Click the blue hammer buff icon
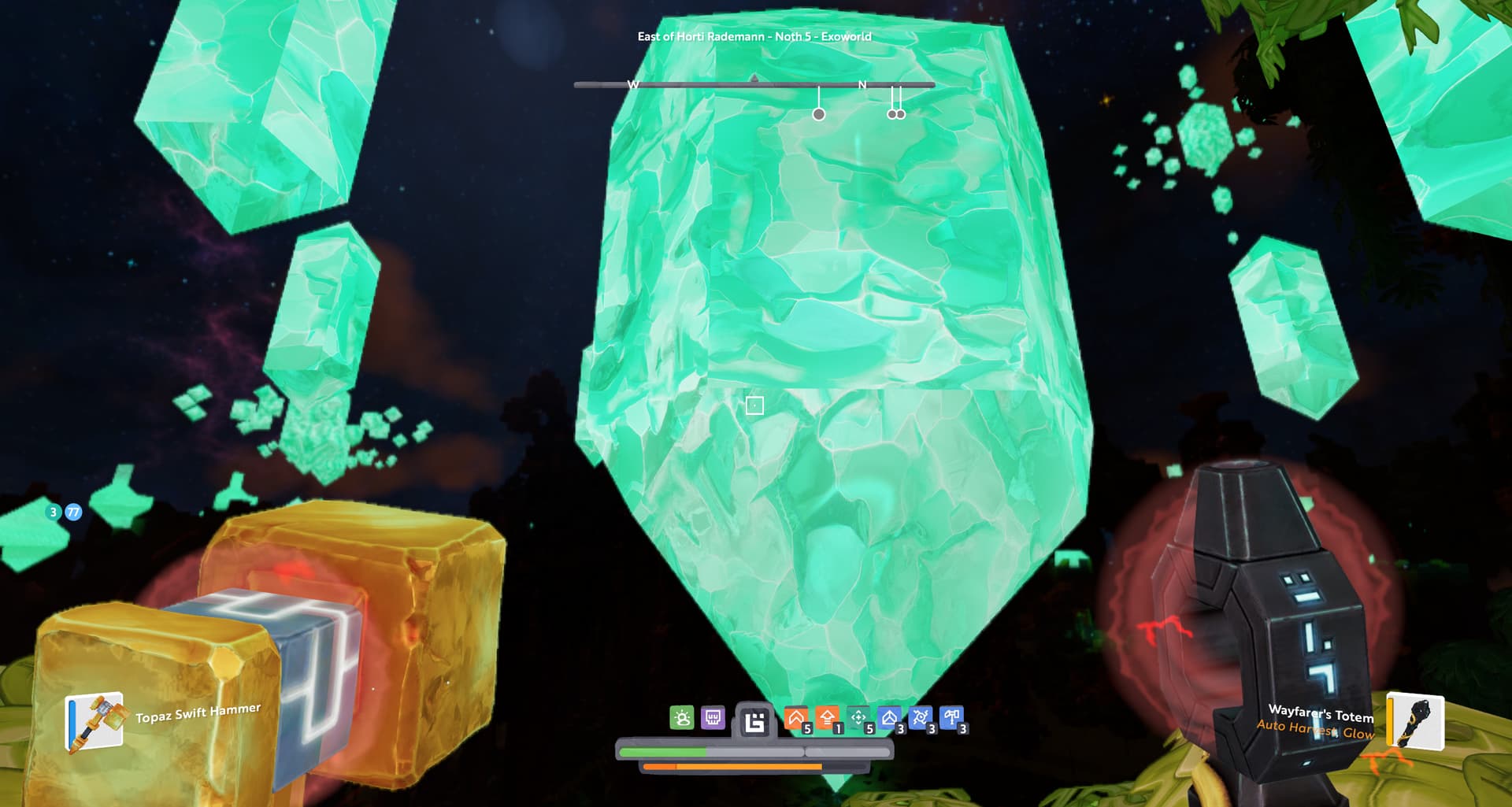The image size is (1512, 807). (951, 718)
